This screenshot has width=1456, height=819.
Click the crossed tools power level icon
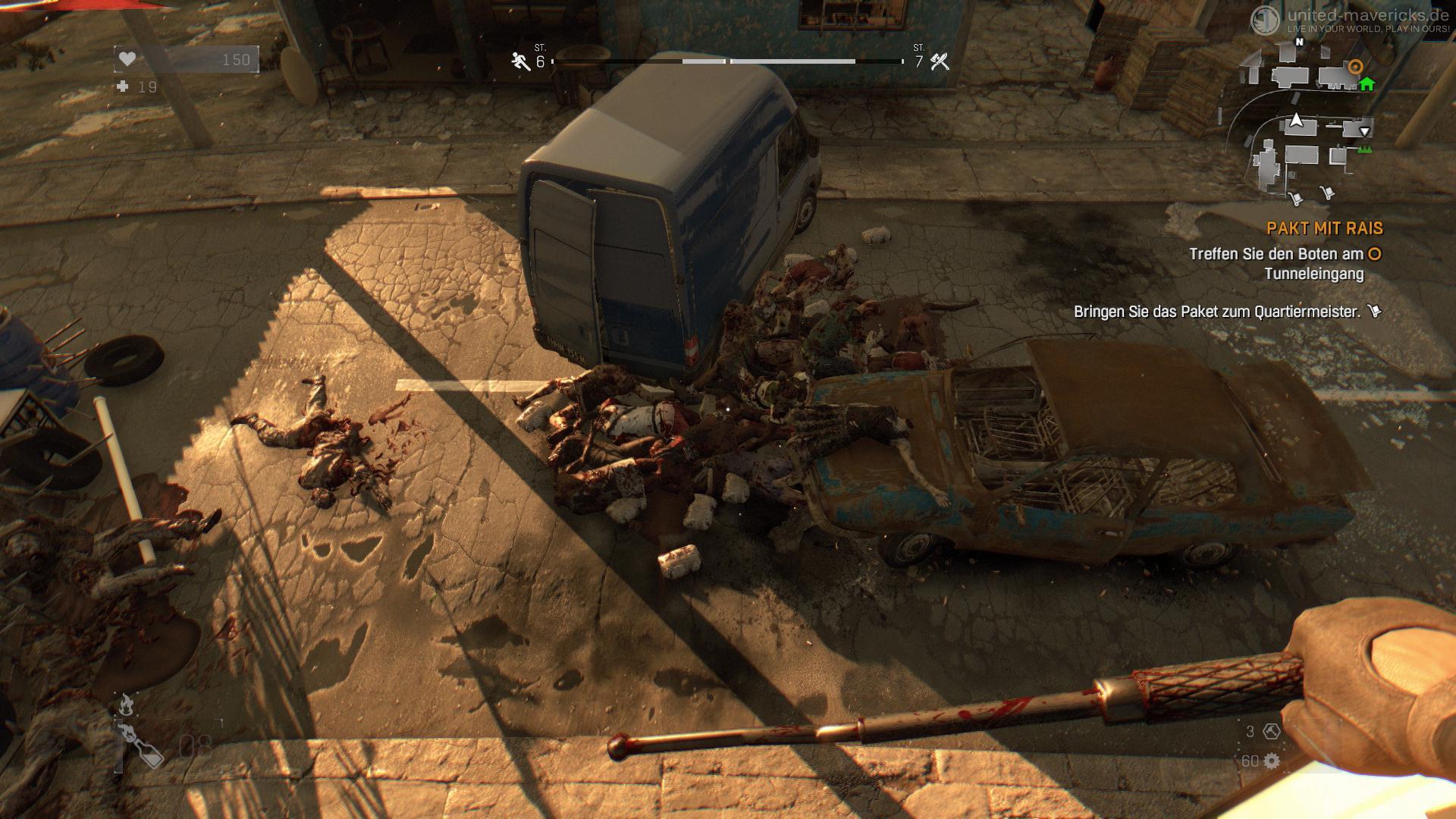940,61
